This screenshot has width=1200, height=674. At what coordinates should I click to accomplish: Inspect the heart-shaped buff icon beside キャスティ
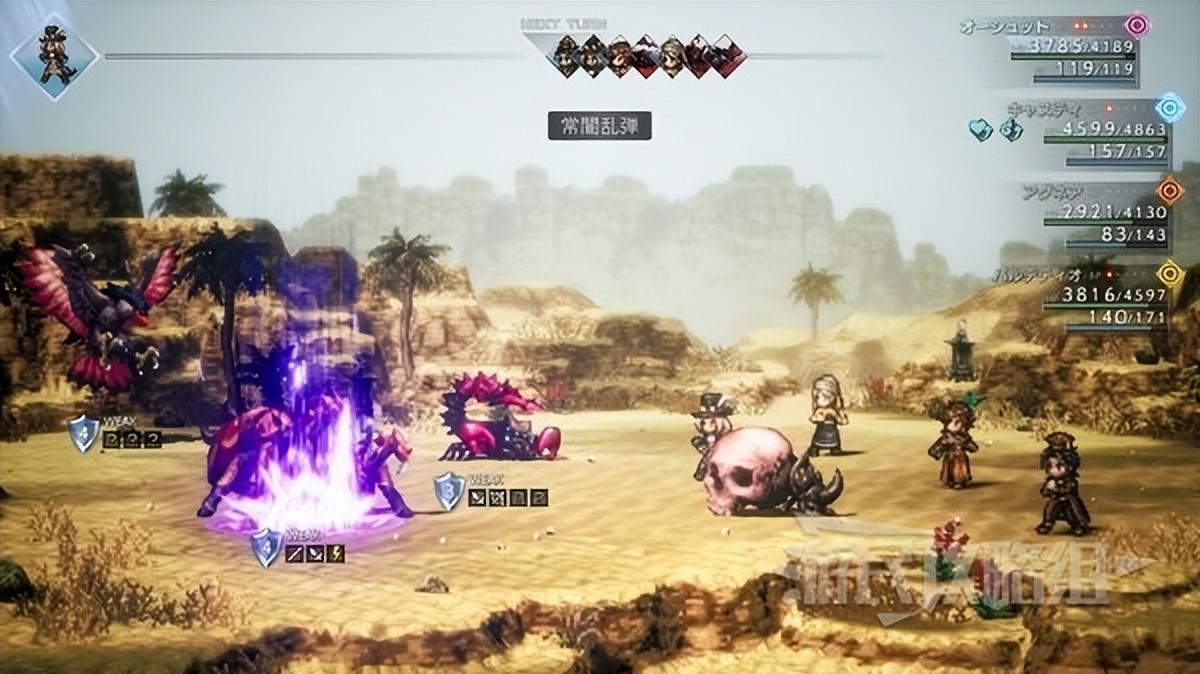pos(980,129)
